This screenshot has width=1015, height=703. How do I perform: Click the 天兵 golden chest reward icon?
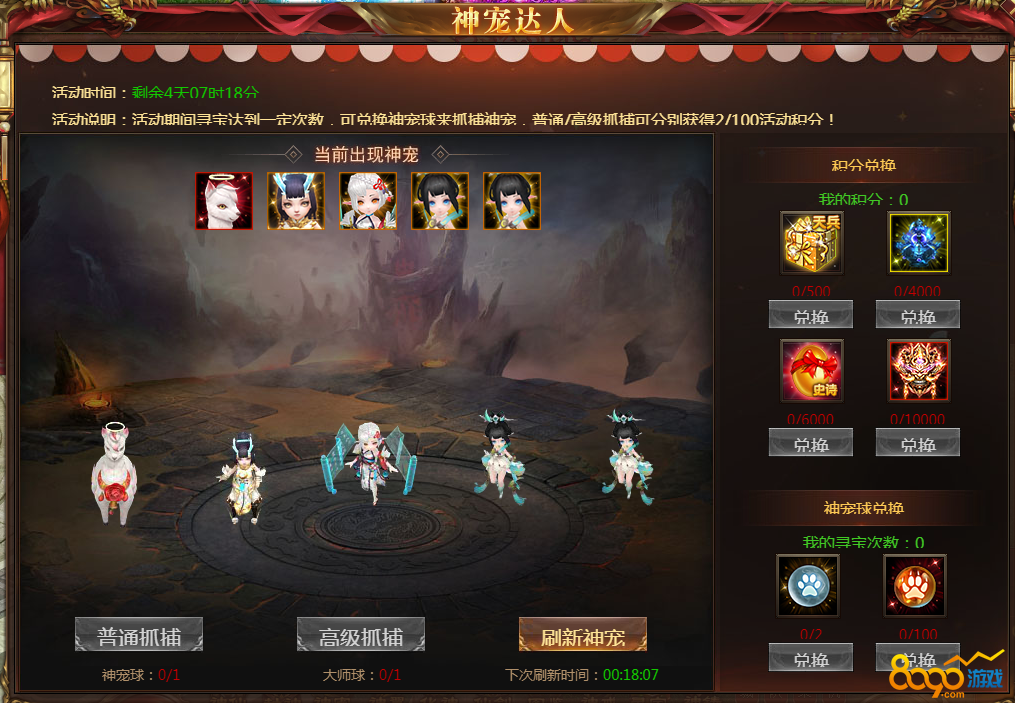[811, 243]
